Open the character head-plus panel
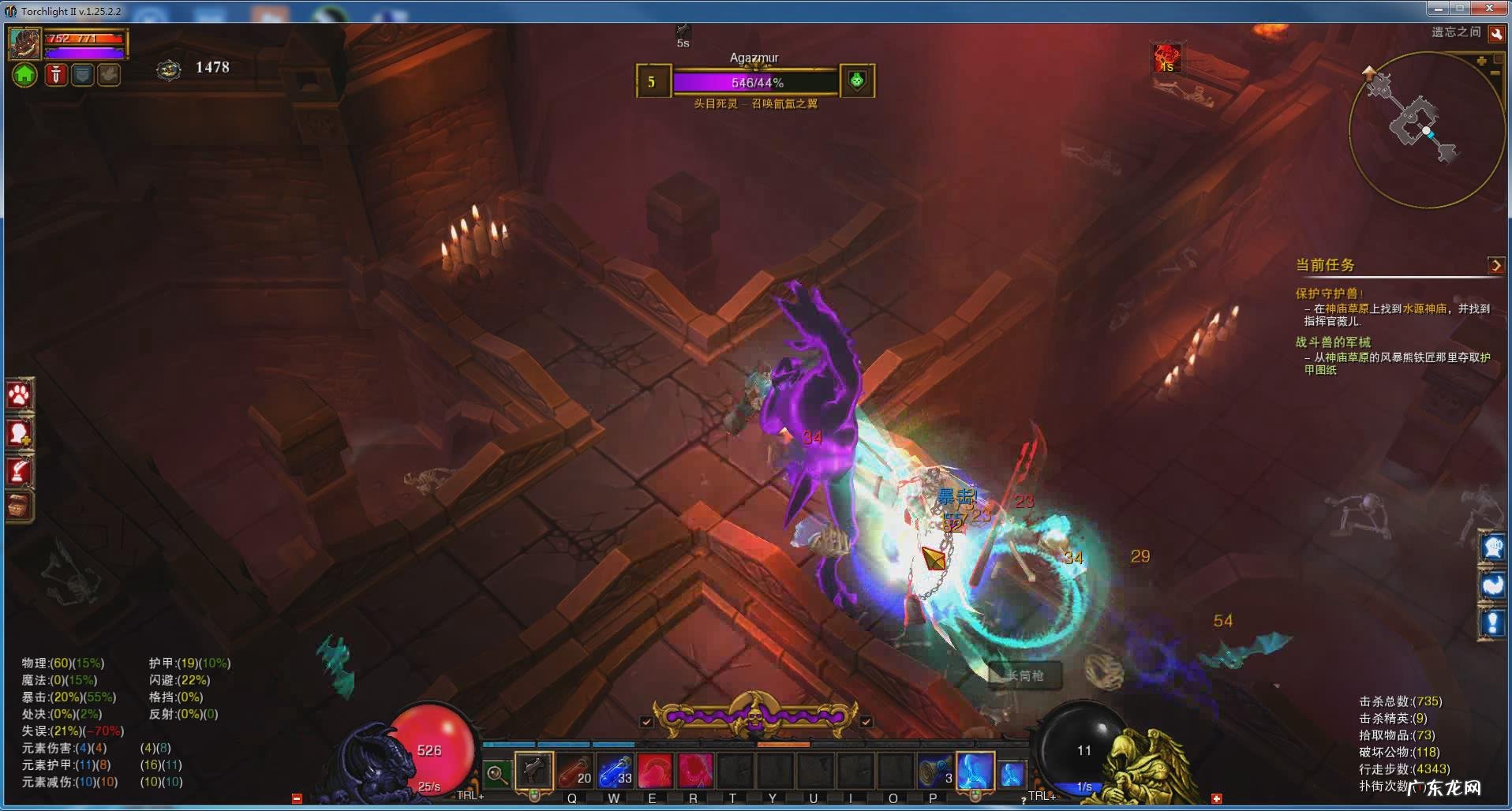The height and width of the screenshot is (811, 1512). (19, 433)
